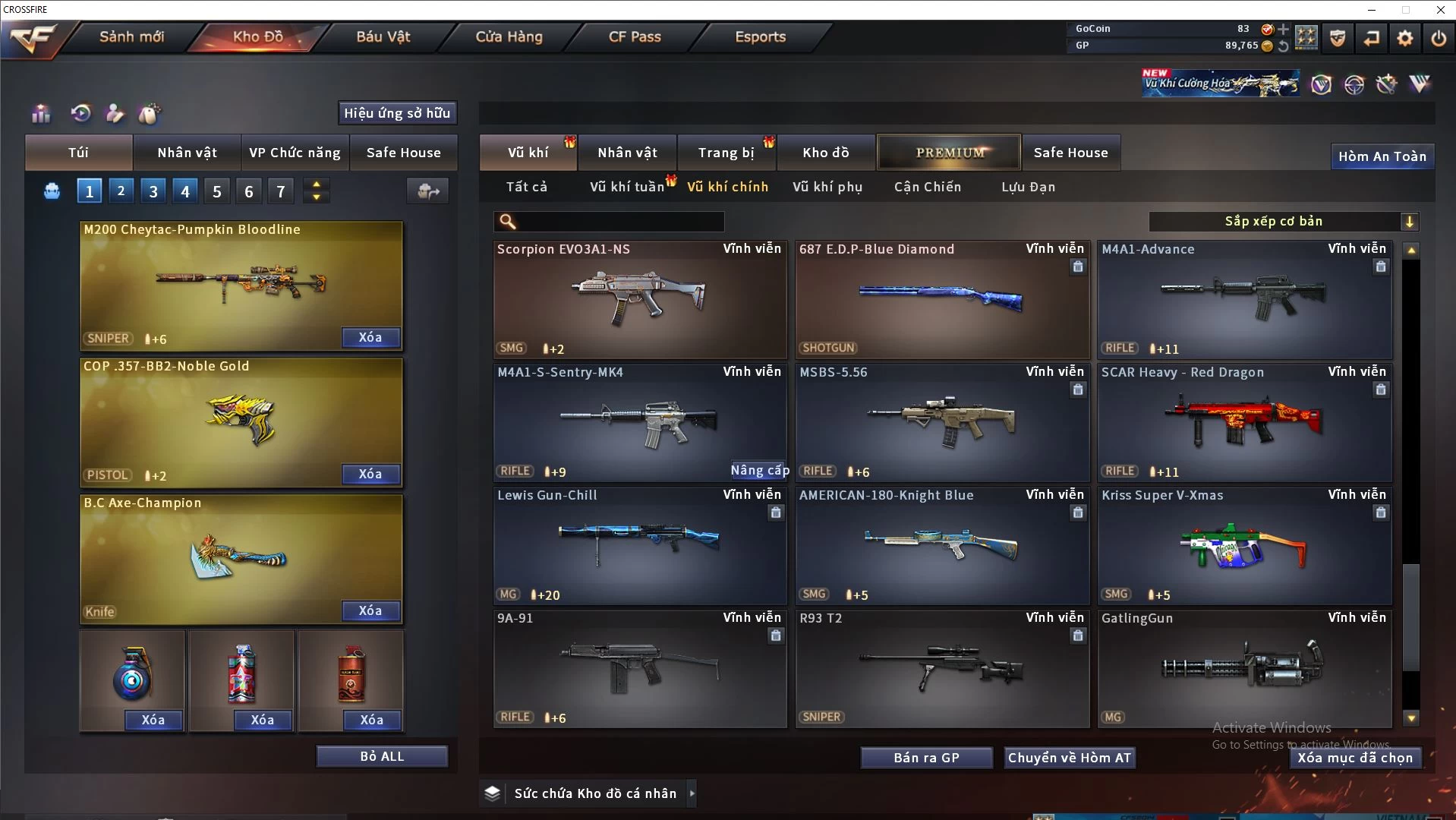Open the Sắp xếp cơ bản sort dropdown
This screenshot has width=1456, height=820.
click(x=1283, y=222)
